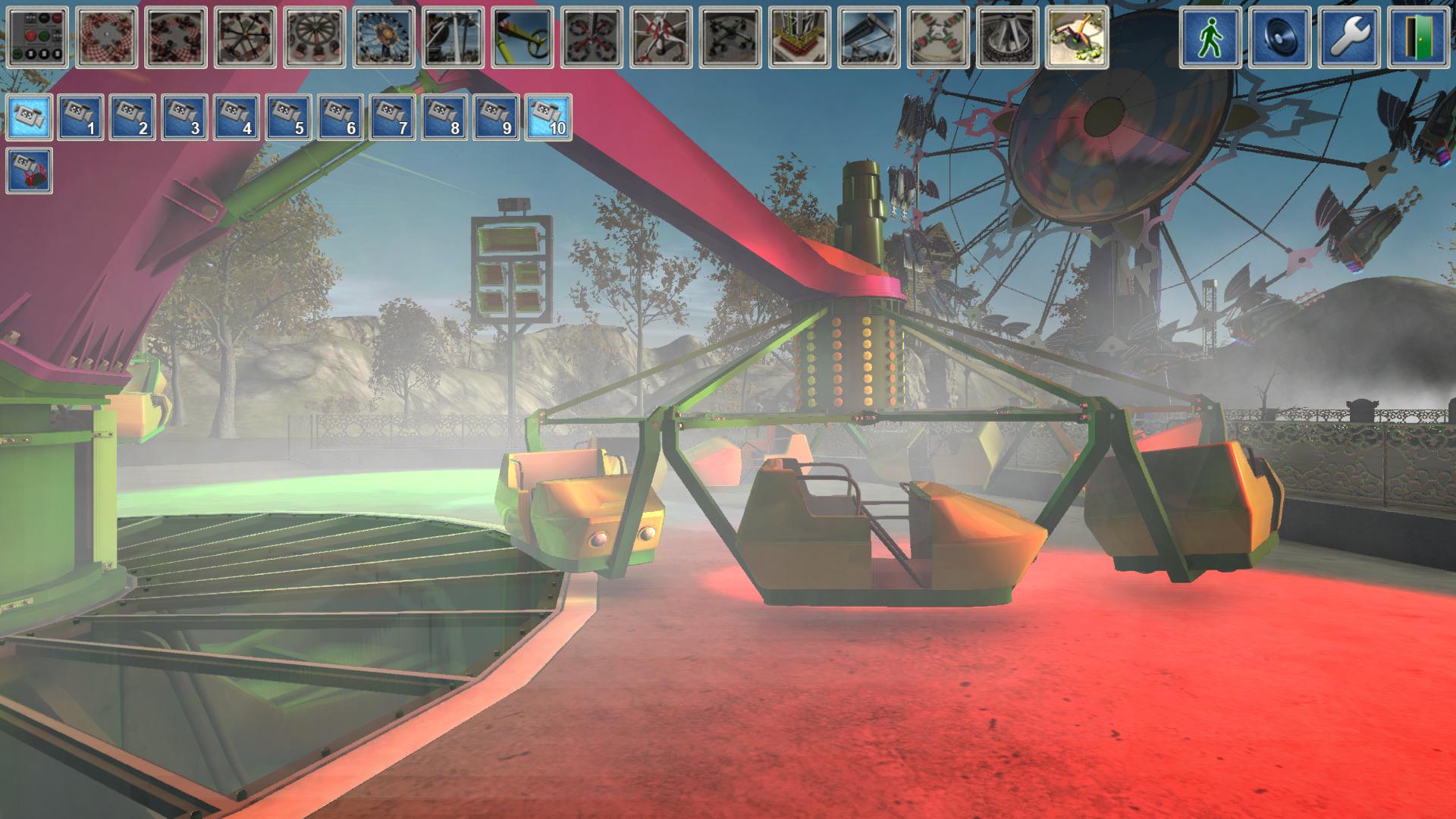The image size is (1456, 819).
Task: Select the unnumbered free camera button
Action: tap(30, 118)
